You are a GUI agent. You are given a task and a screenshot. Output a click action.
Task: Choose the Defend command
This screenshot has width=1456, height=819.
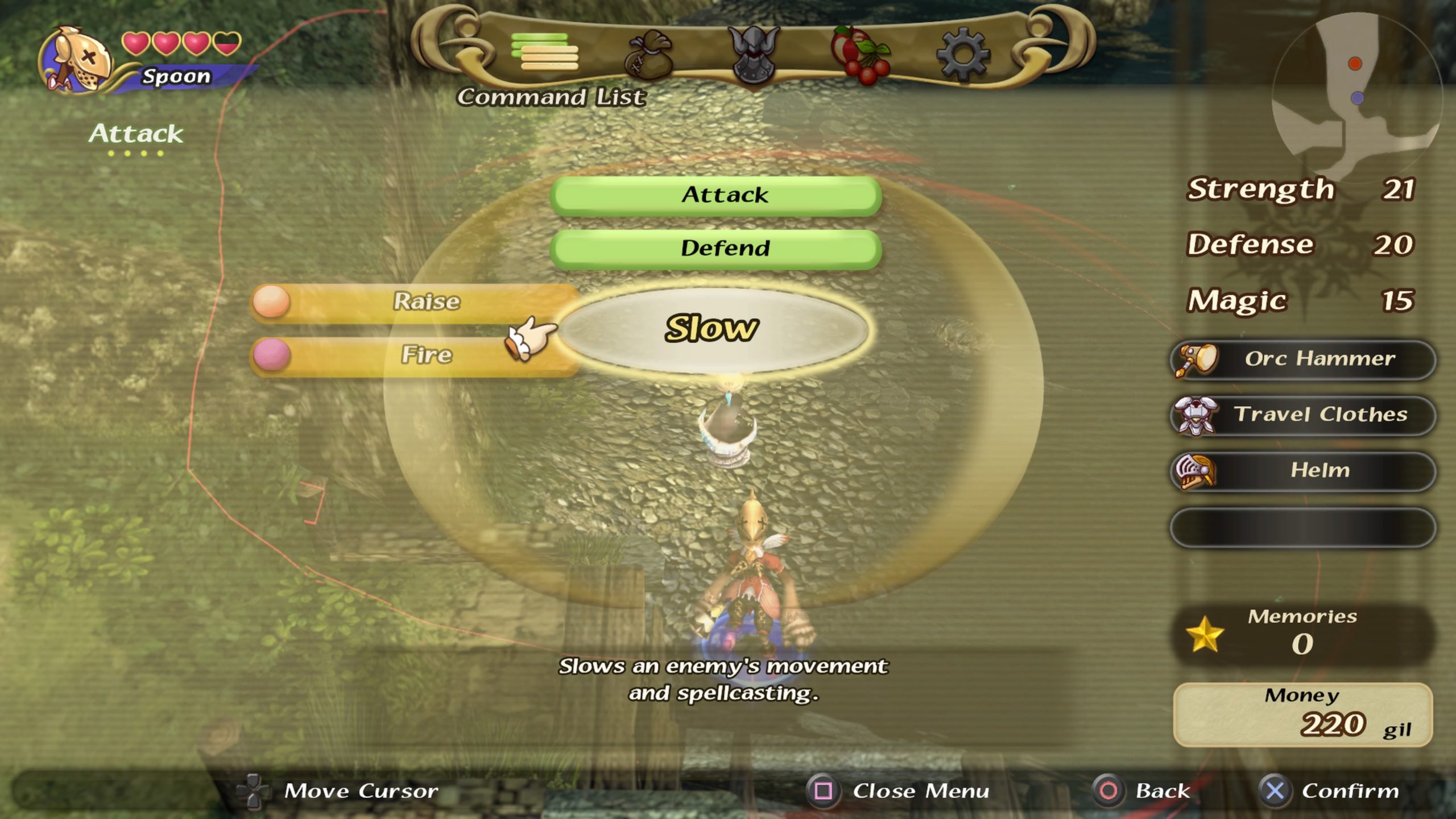[x=715, y=249]
